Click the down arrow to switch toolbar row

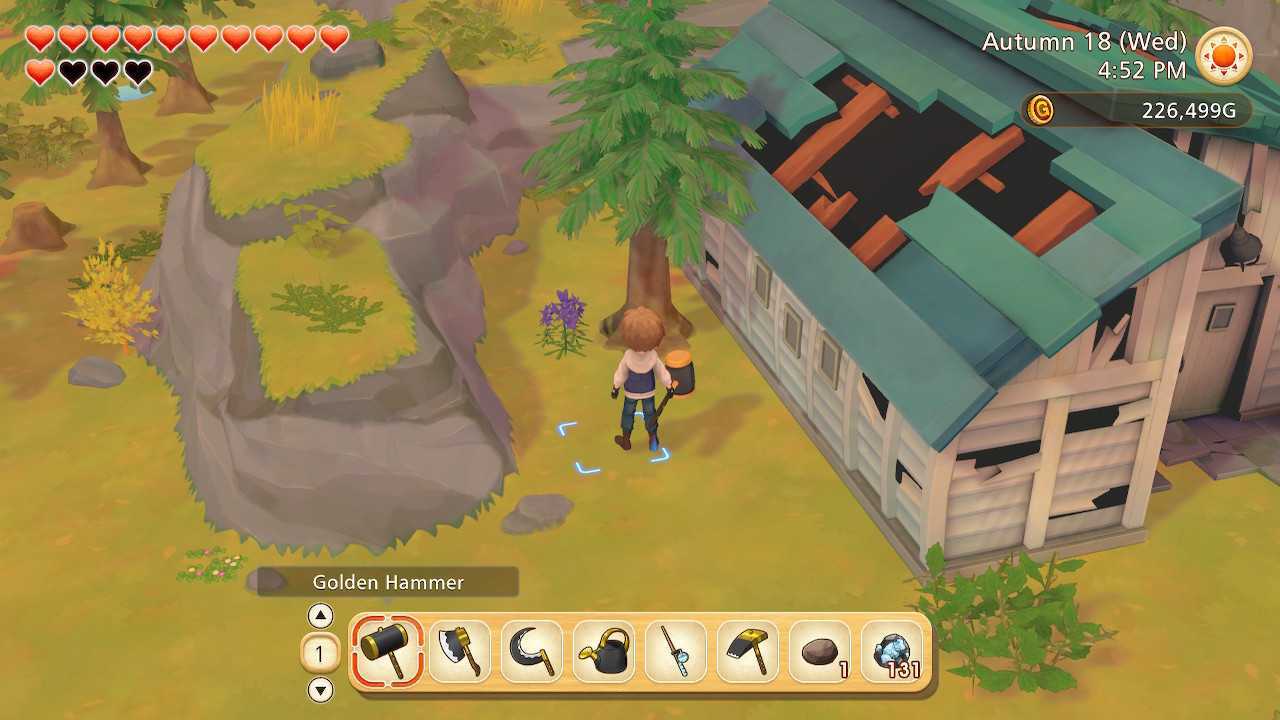320,692
